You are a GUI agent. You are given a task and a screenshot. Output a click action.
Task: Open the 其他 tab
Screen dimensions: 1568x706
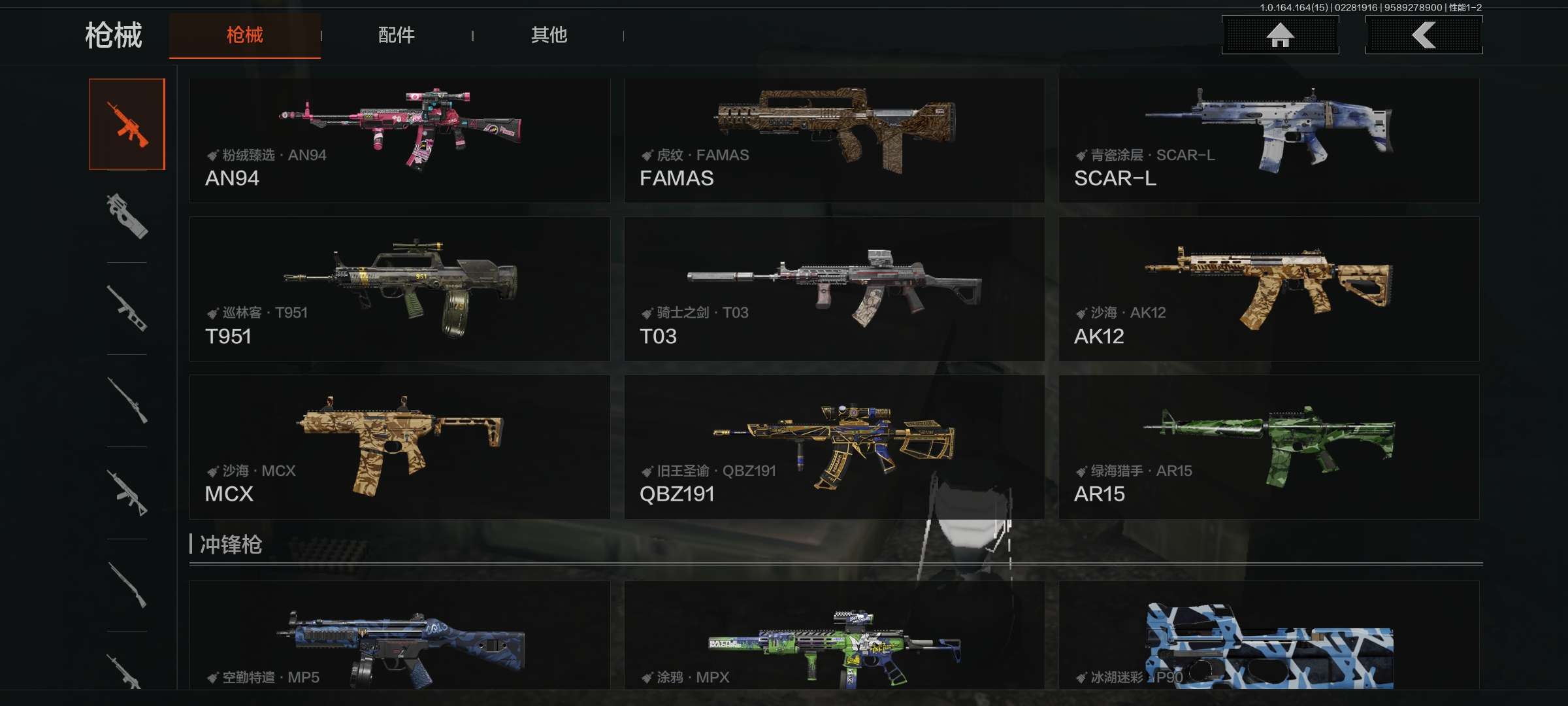click(549, 35)
